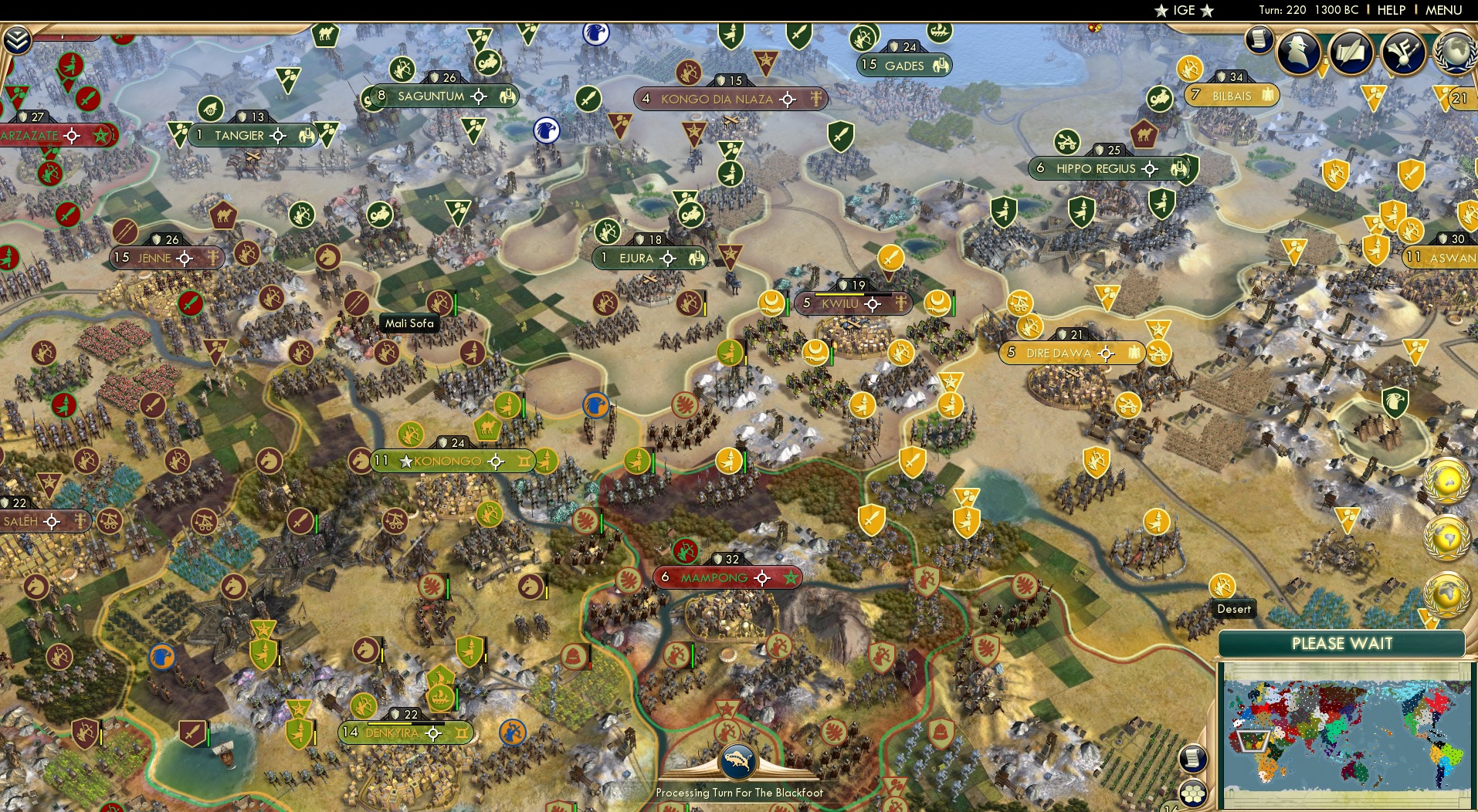Open Diplomacy via the laurel globe icon
The image size is (1478, 812).
click(1458, 50)
